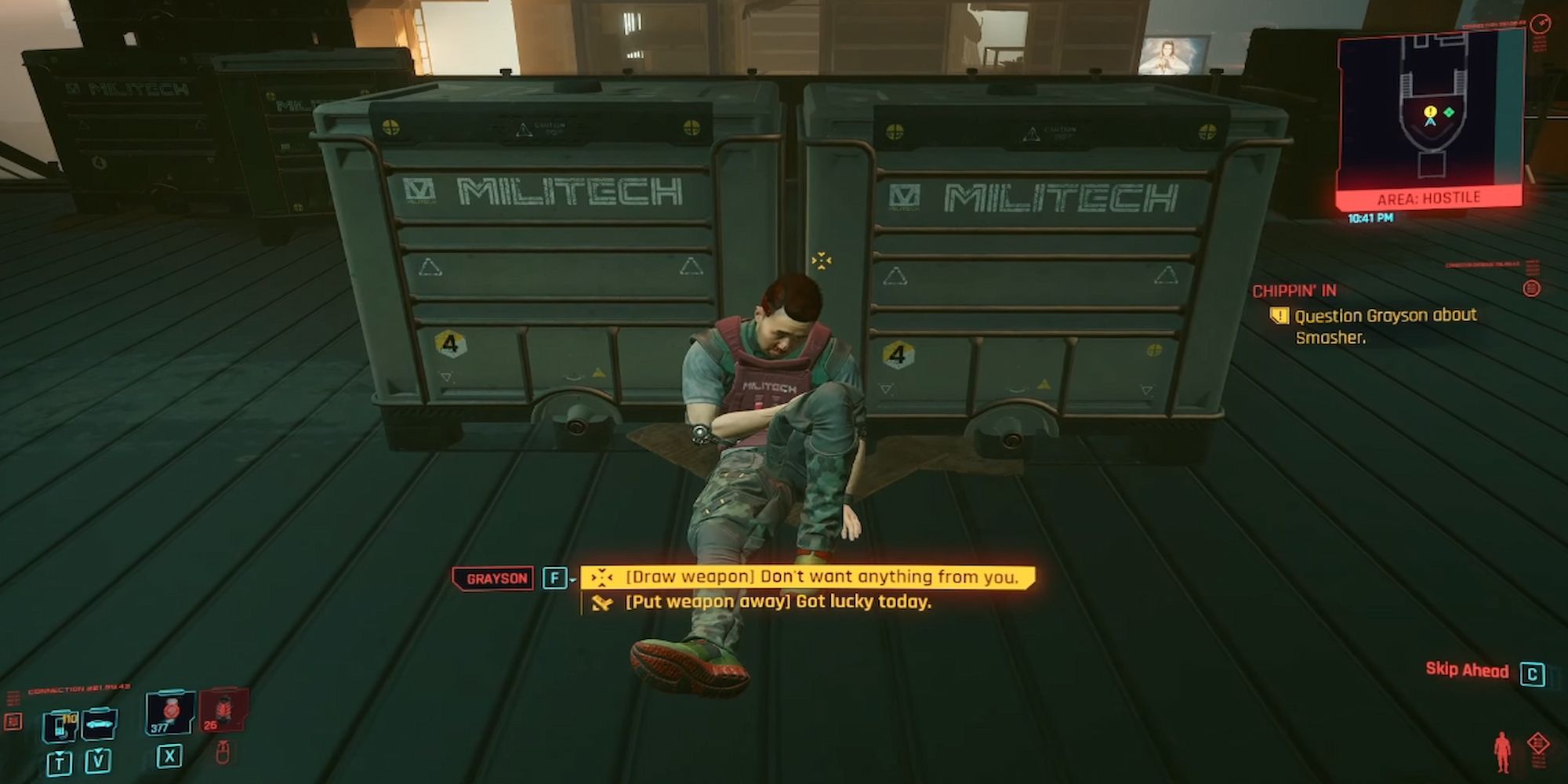This screenshot has height=784, width=1568.
Task: Select the grenade quickslot icon
Action: (x=169, y=712)
